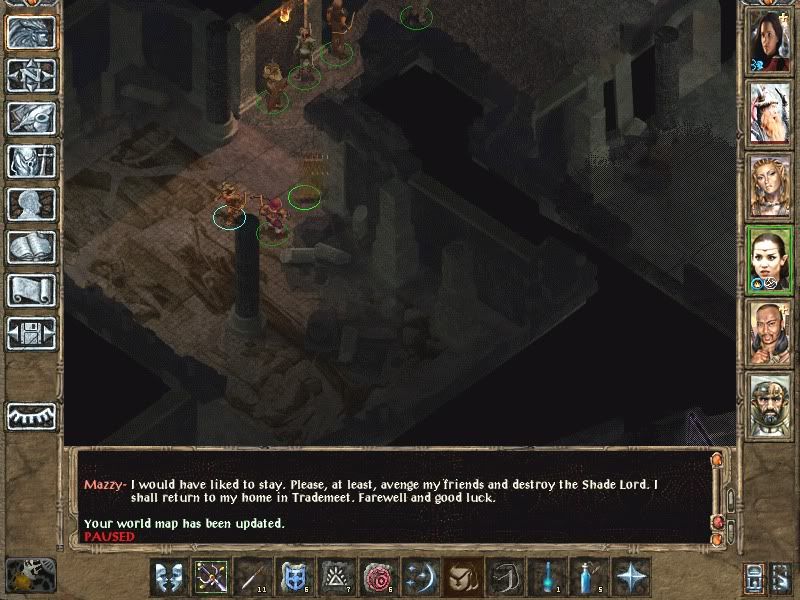
Task: Open the area map with the compass button
Action: pos(31,76)
